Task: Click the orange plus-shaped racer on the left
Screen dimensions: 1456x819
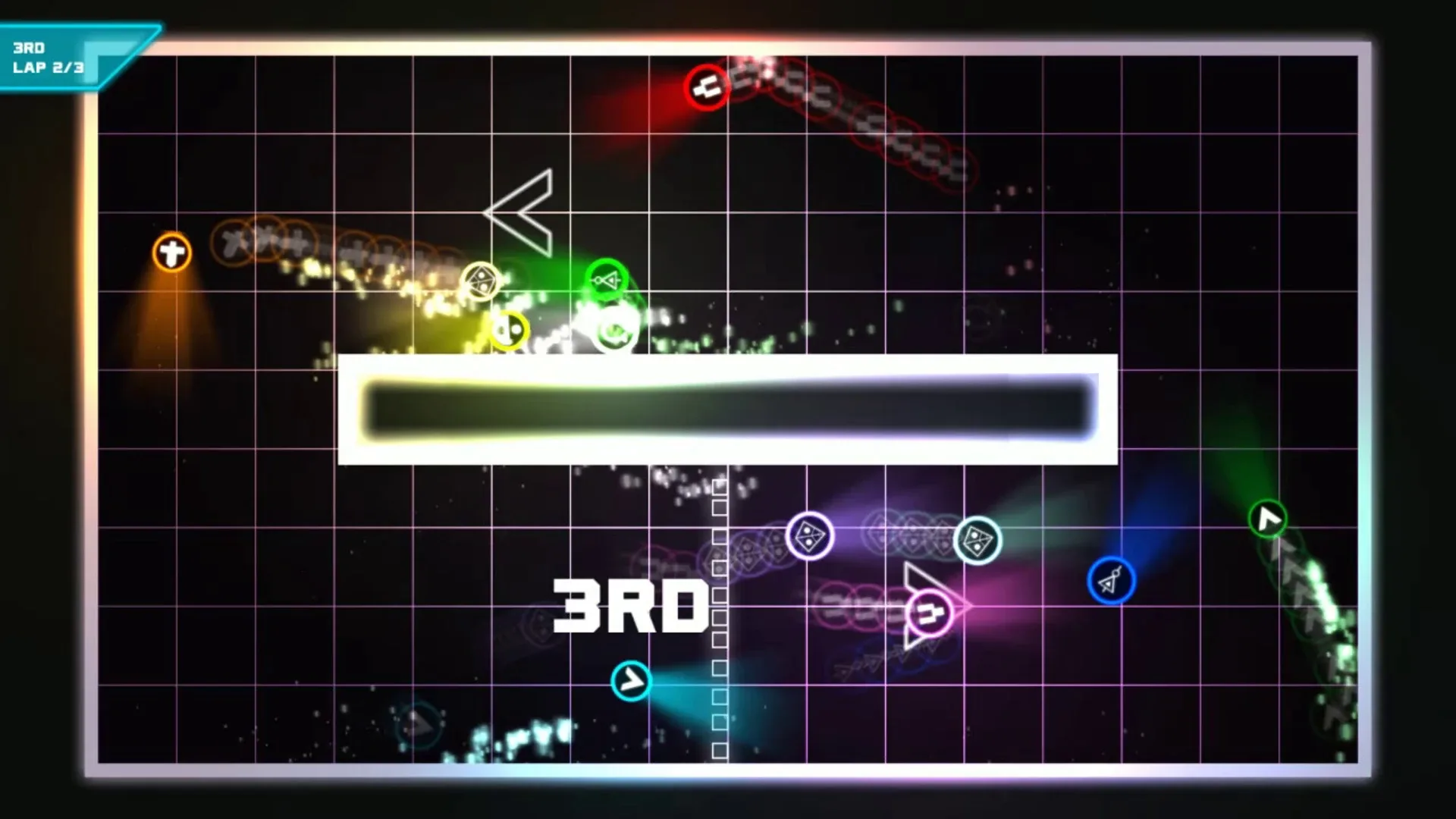Action: (171, 252)
